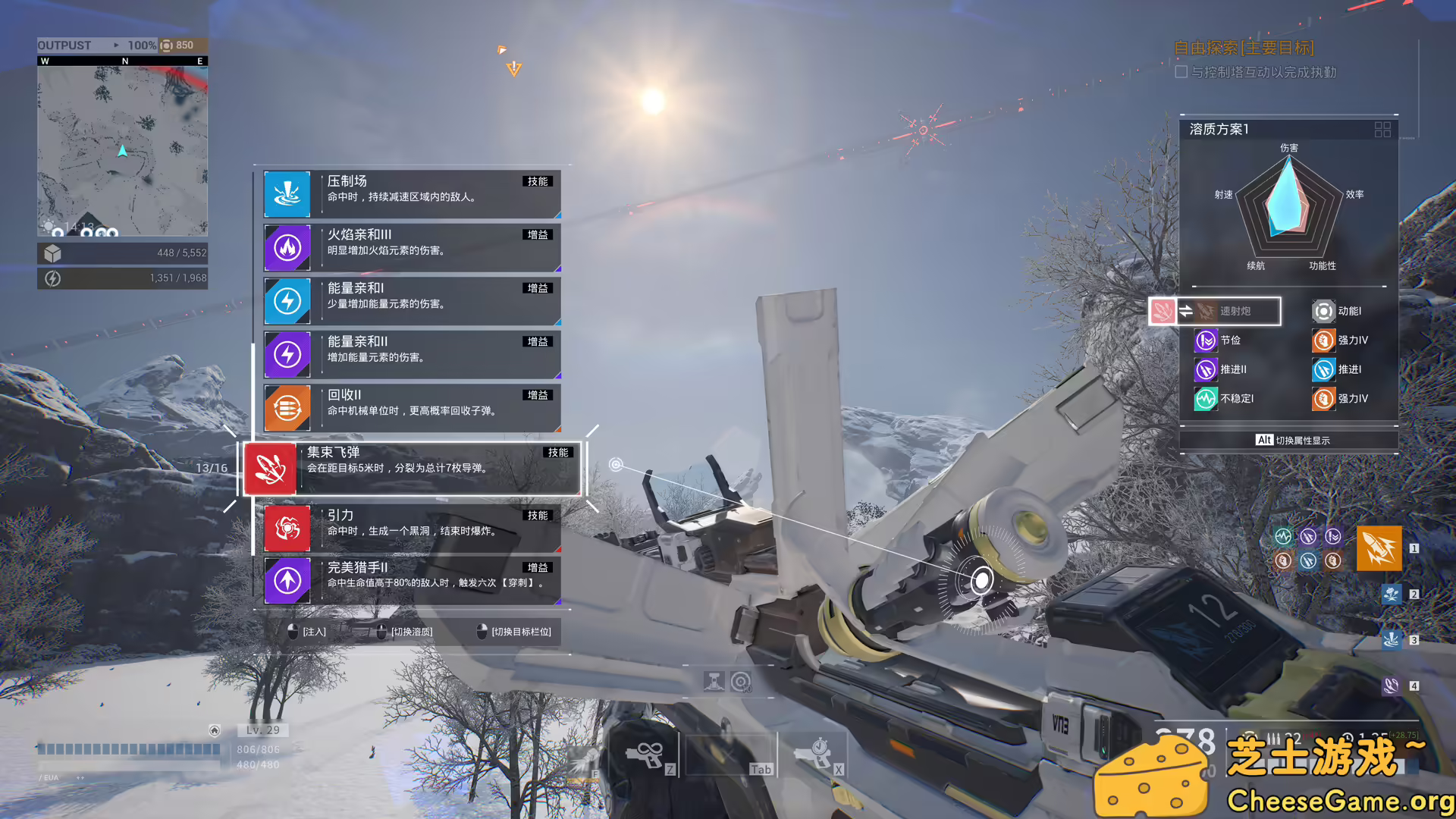Image resolution: width=1456 pixels, height=819 pixels.
Task: Click the 强力IV power mod icon
Action: coord(1323,340)
